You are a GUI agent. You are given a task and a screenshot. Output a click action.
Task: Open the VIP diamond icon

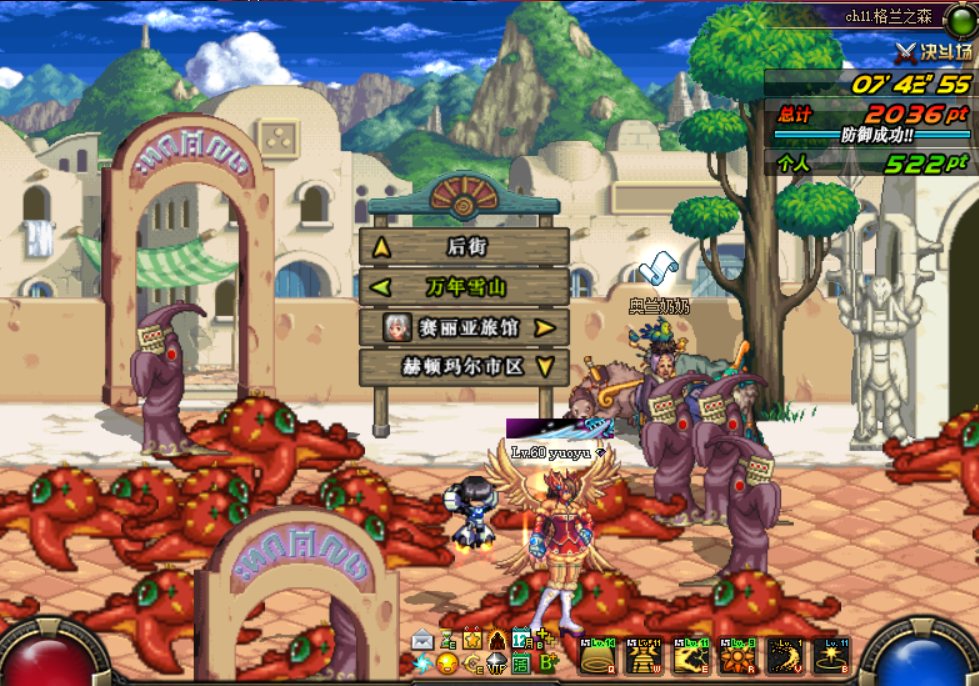tap(496, 663)
